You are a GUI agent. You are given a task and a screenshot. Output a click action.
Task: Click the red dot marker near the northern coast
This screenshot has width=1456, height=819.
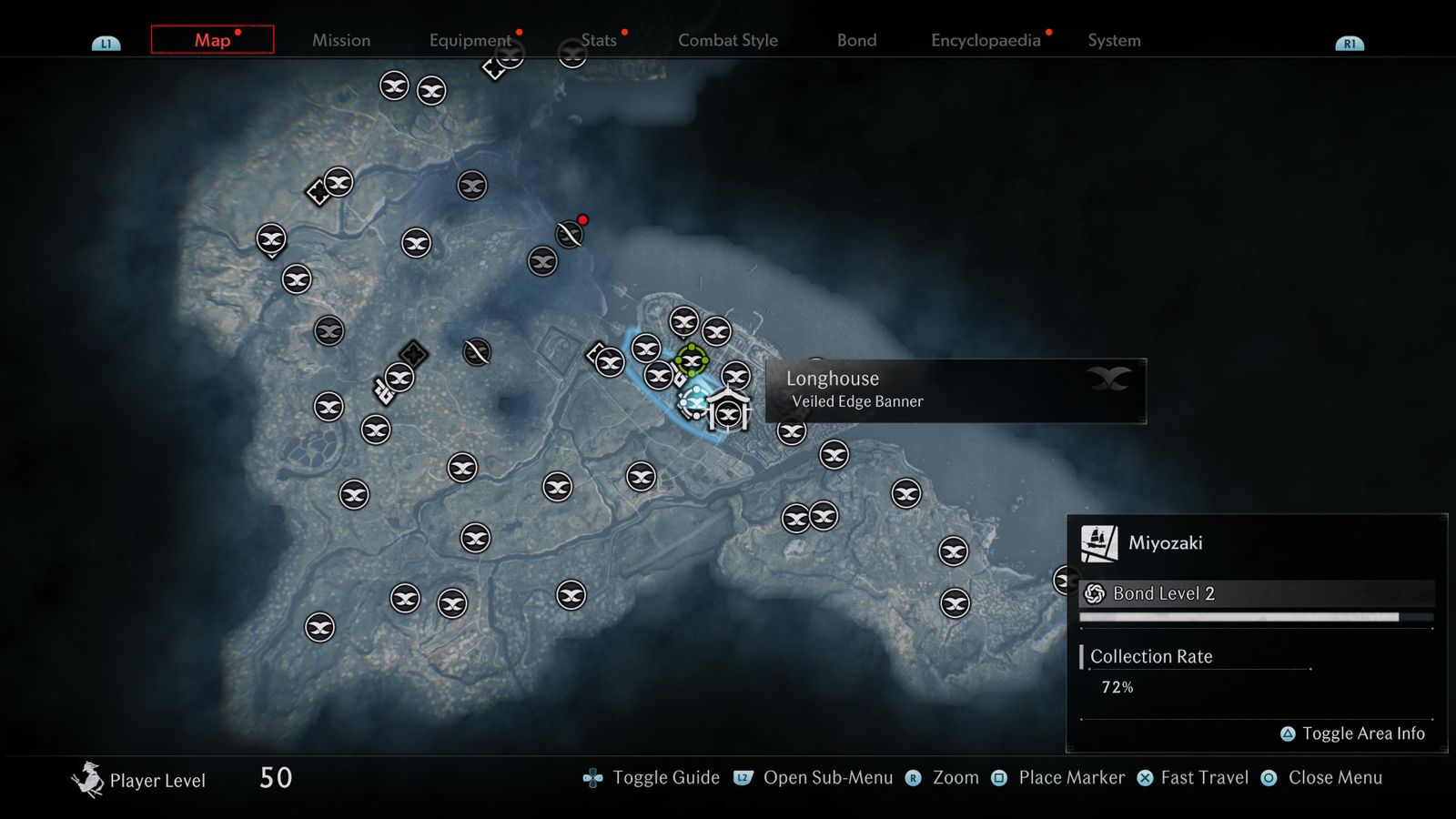pos(582,219)
